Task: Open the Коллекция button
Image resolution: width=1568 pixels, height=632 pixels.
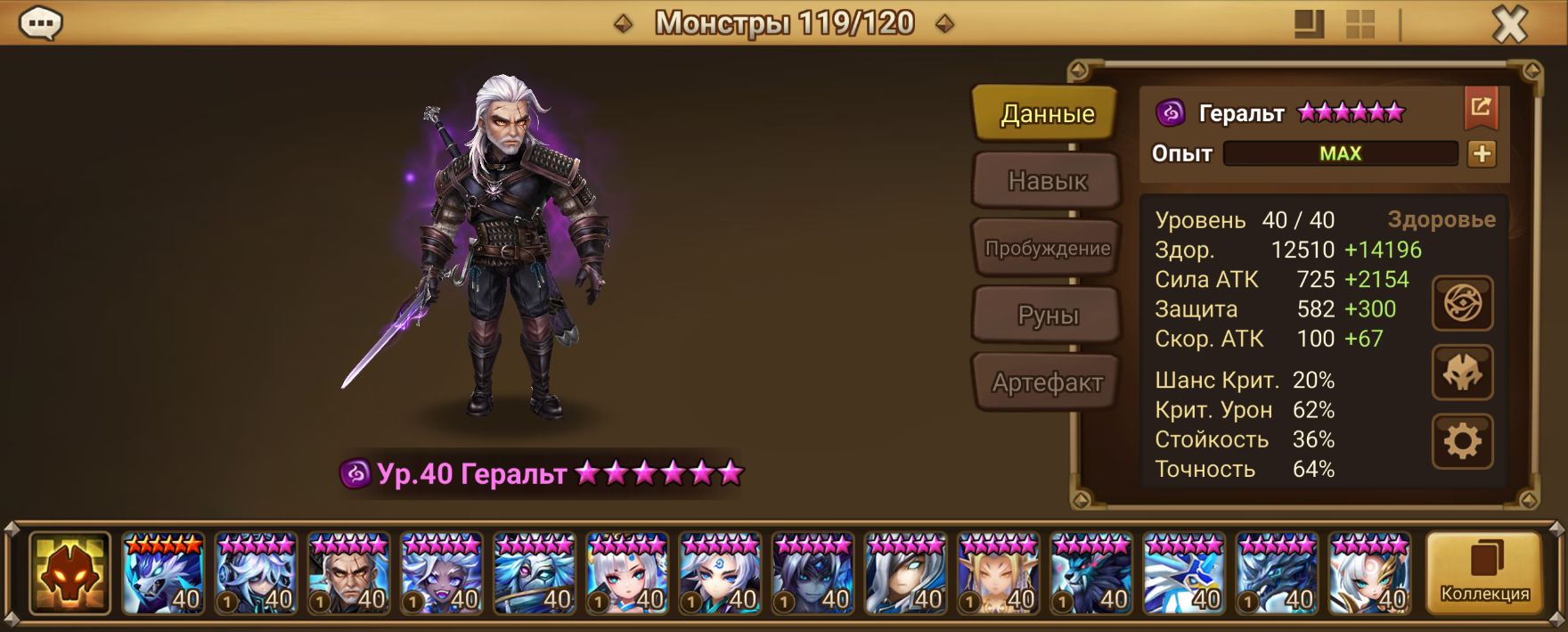Action: pyautogui.click(x=1484, y=575)
